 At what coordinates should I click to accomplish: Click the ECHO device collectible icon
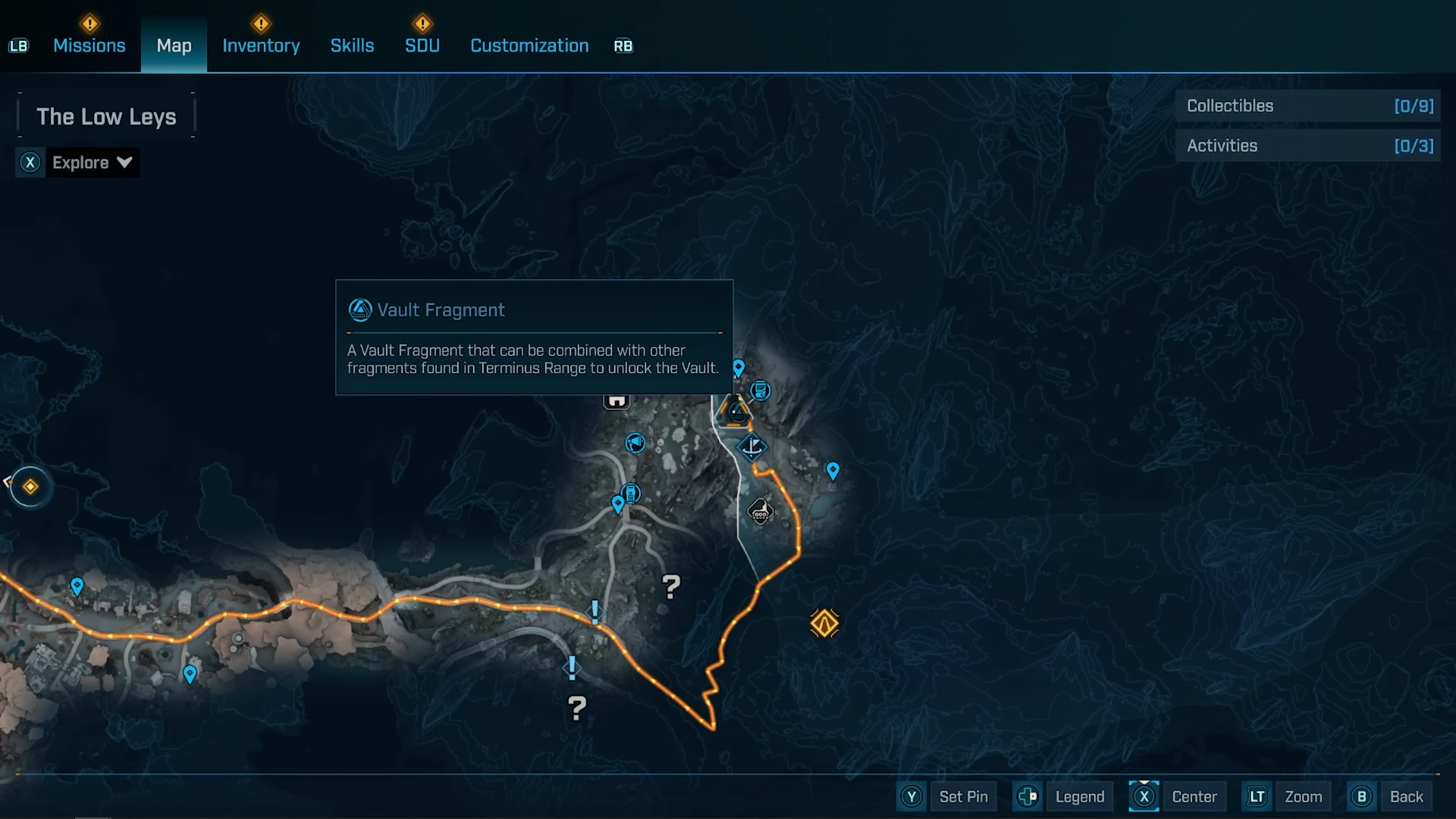761,391
